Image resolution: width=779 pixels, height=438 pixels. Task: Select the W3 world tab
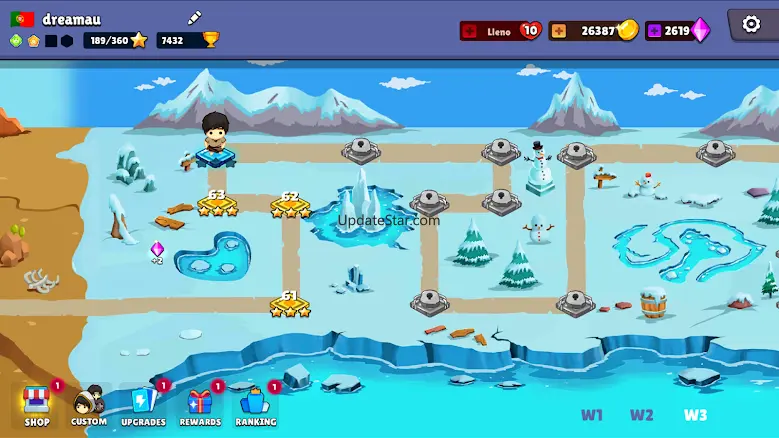[696, 415]
